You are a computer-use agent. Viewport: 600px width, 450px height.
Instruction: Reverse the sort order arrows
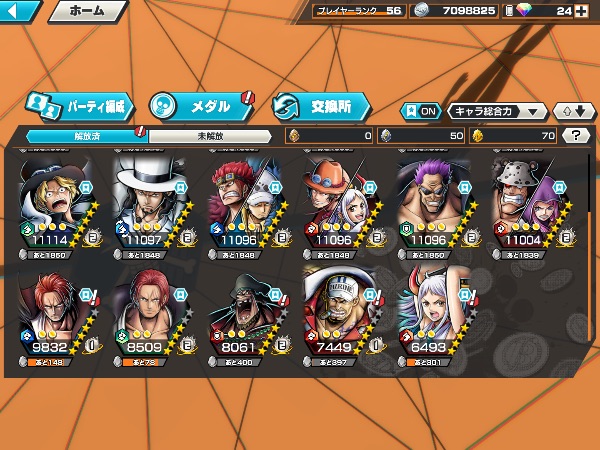571,111
